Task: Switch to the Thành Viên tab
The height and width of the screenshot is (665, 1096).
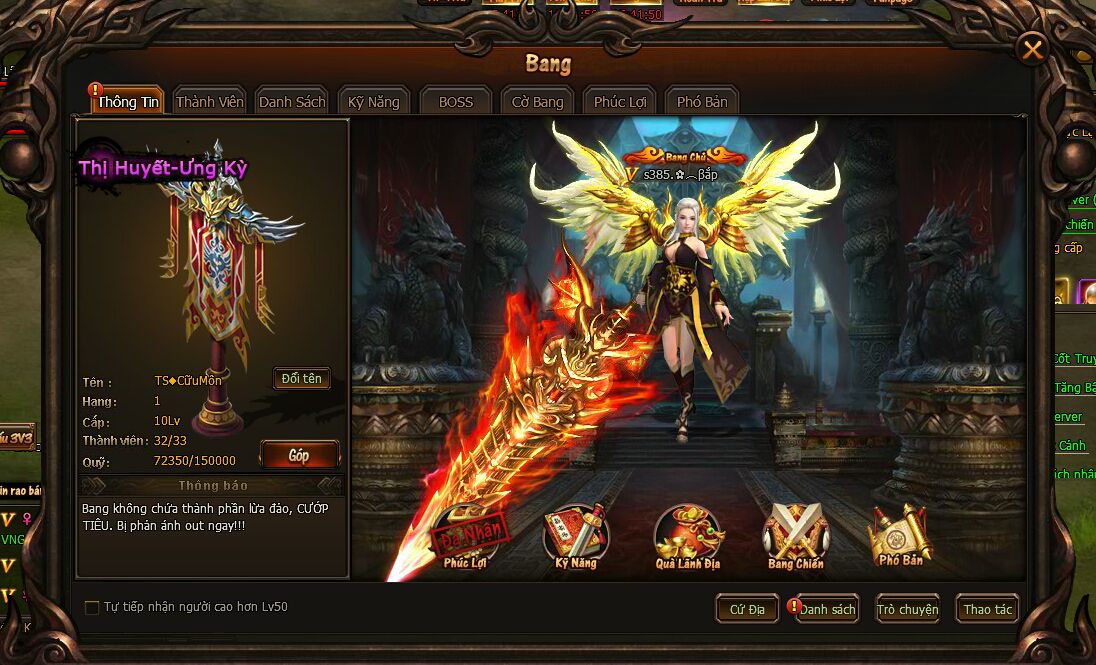Action: click(210, 102)
